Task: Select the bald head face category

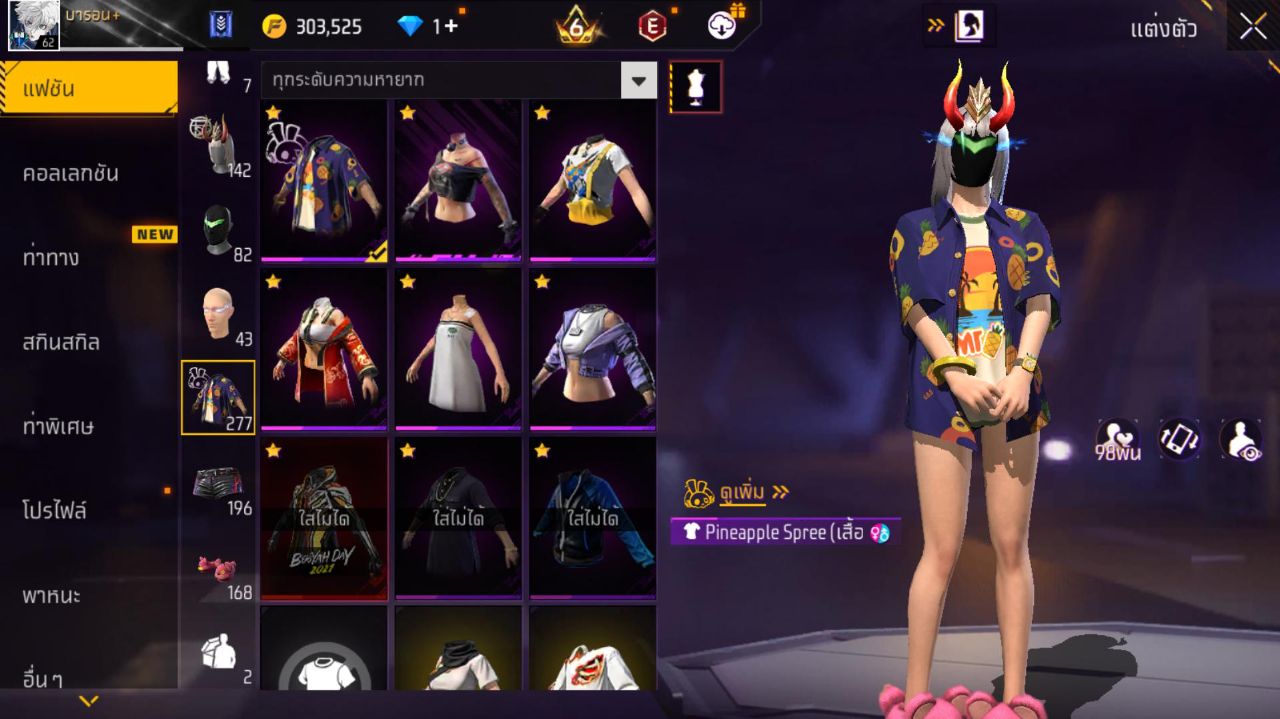Action: (218, 313)
